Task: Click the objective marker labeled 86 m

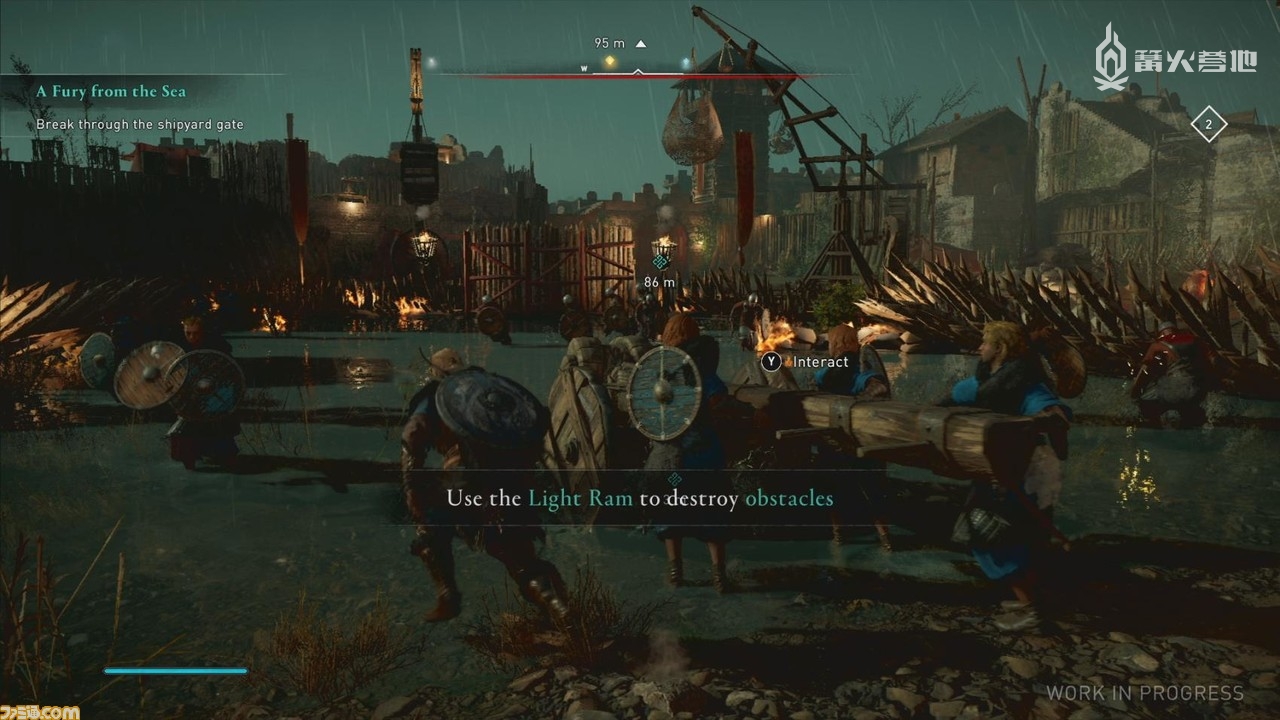Action: [x=659, y=263]
